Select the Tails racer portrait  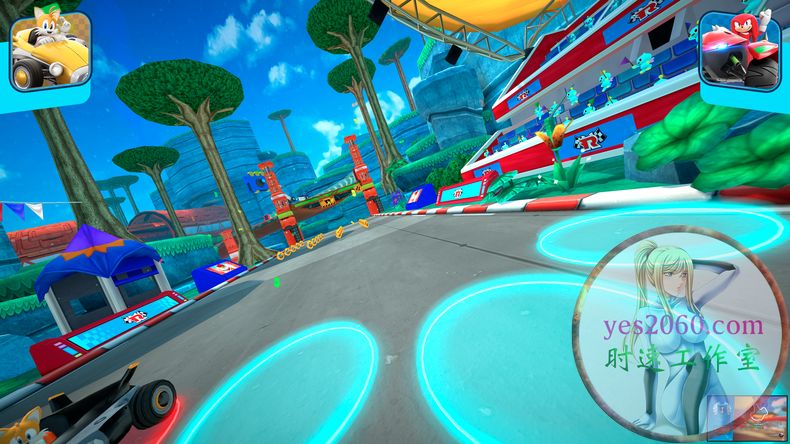(49, 50)
